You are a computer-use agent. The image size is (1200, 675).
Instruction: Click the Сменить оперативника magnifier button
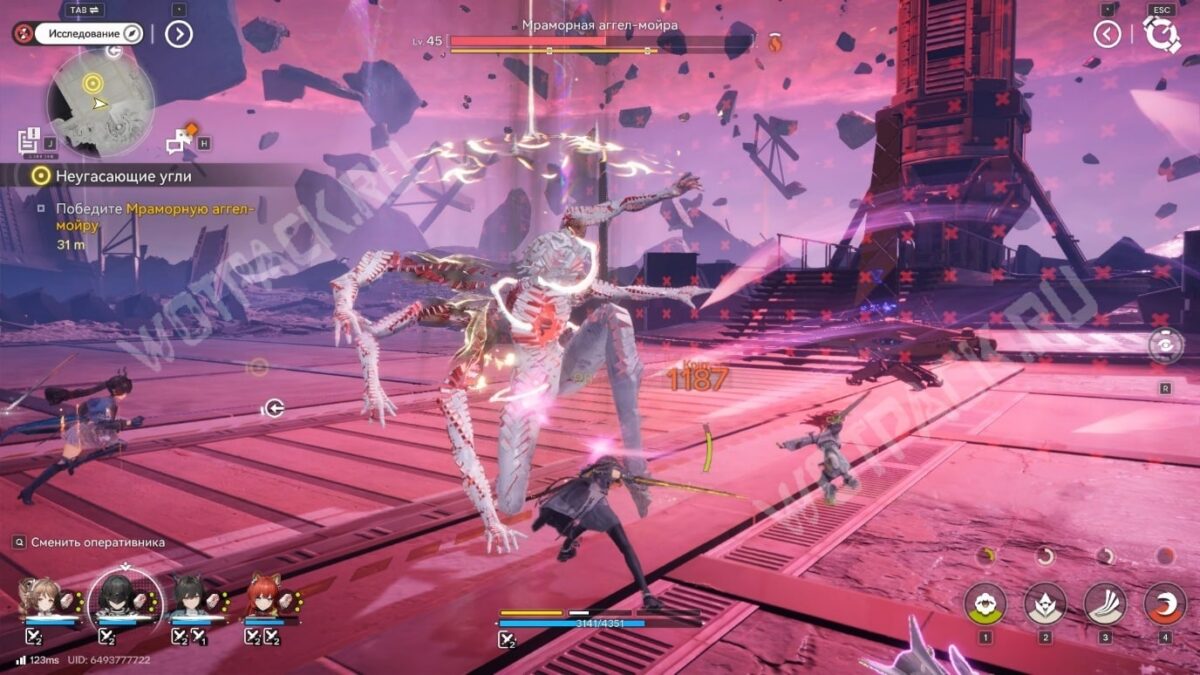19,542
